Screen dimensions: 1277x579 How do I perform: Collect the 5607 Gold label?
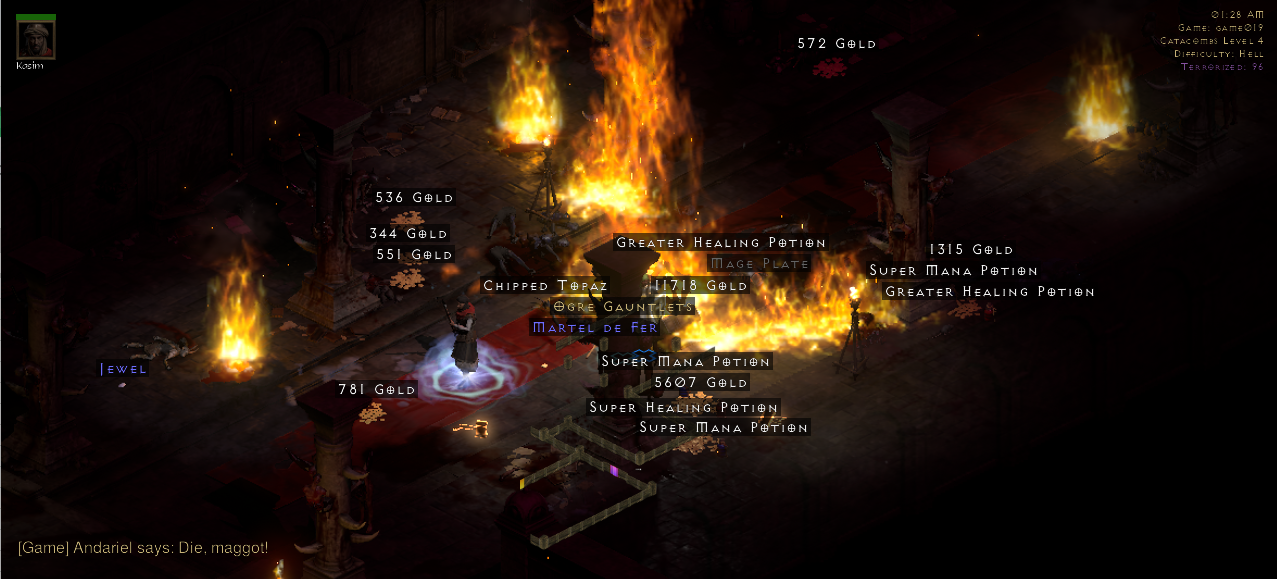700,383
